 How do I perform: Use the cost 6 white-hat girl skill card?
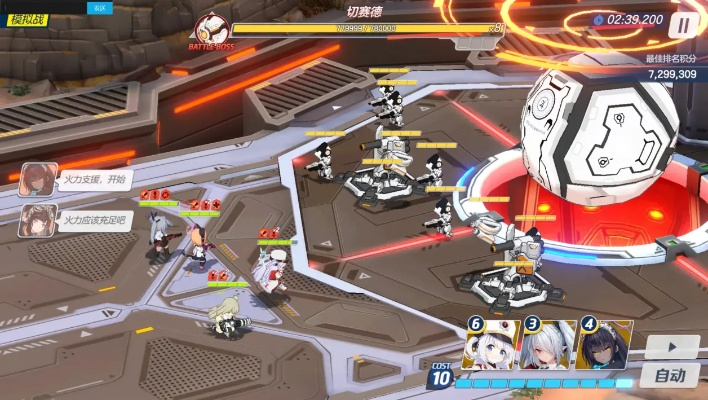click(492, 346)
